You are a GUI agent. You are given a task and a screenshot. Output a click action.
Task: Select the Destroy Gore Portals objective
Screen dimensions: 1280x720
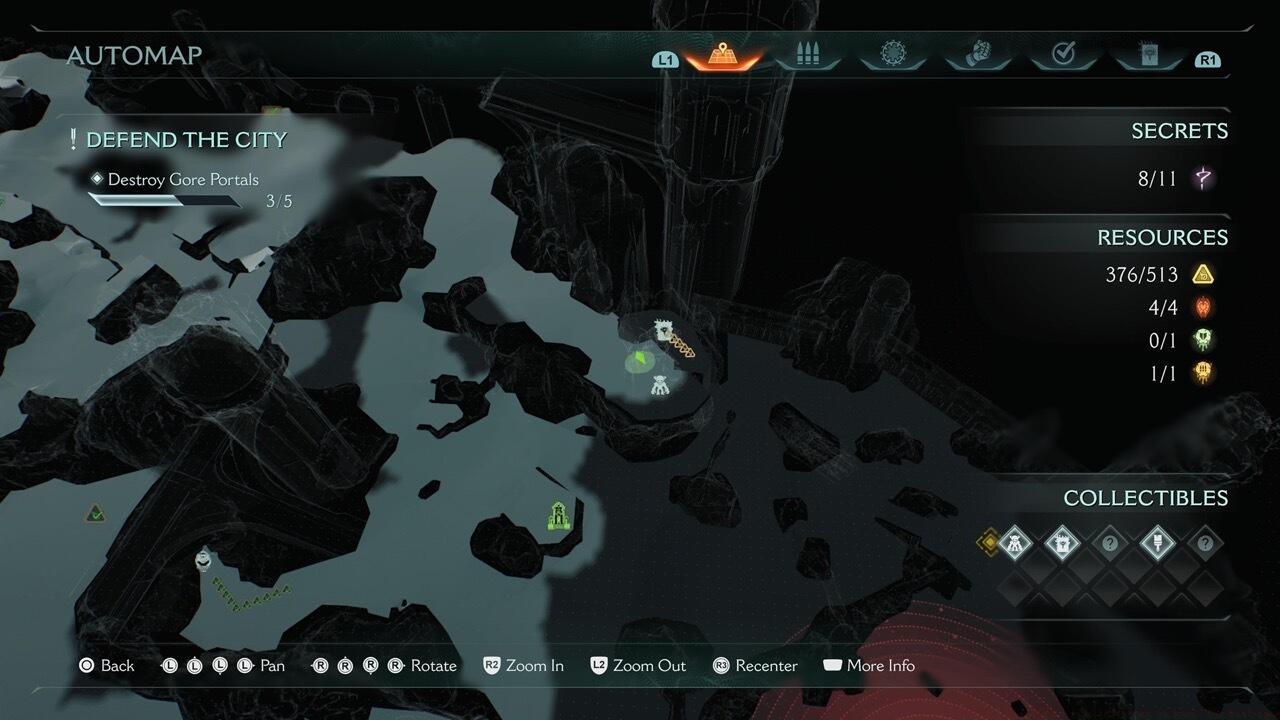tap(183, 180)
